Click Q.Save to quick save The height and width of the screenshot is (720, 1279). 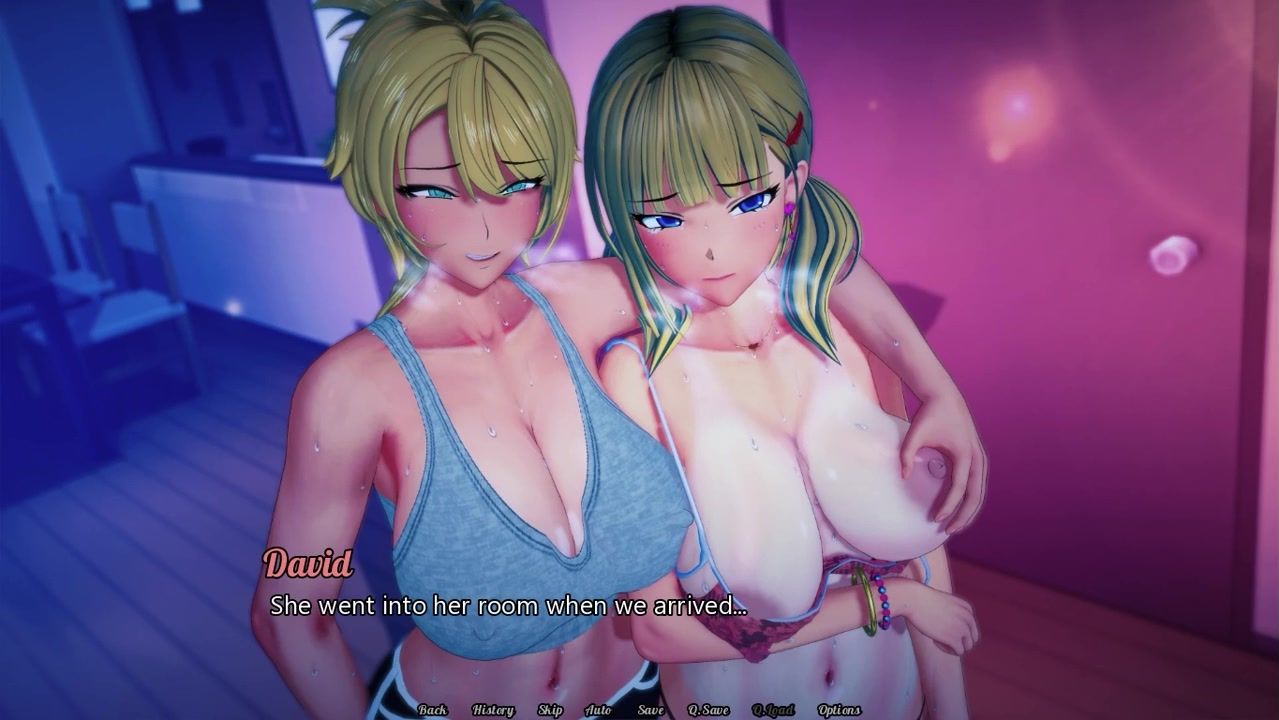click(708, 710)
